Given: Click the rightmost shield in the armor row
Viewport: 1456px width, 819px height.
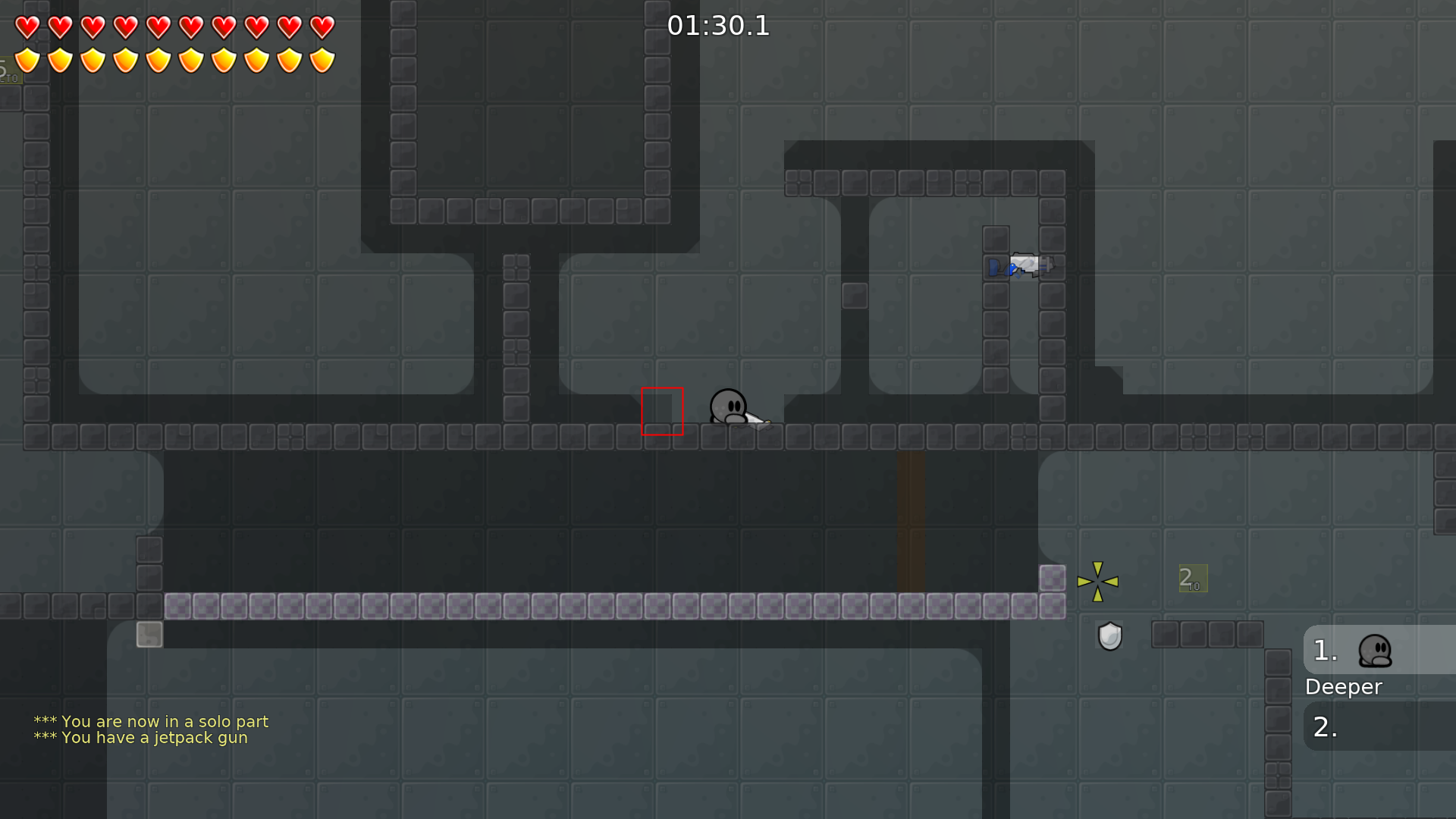Looking at the screenshot, I should point(322,59).
